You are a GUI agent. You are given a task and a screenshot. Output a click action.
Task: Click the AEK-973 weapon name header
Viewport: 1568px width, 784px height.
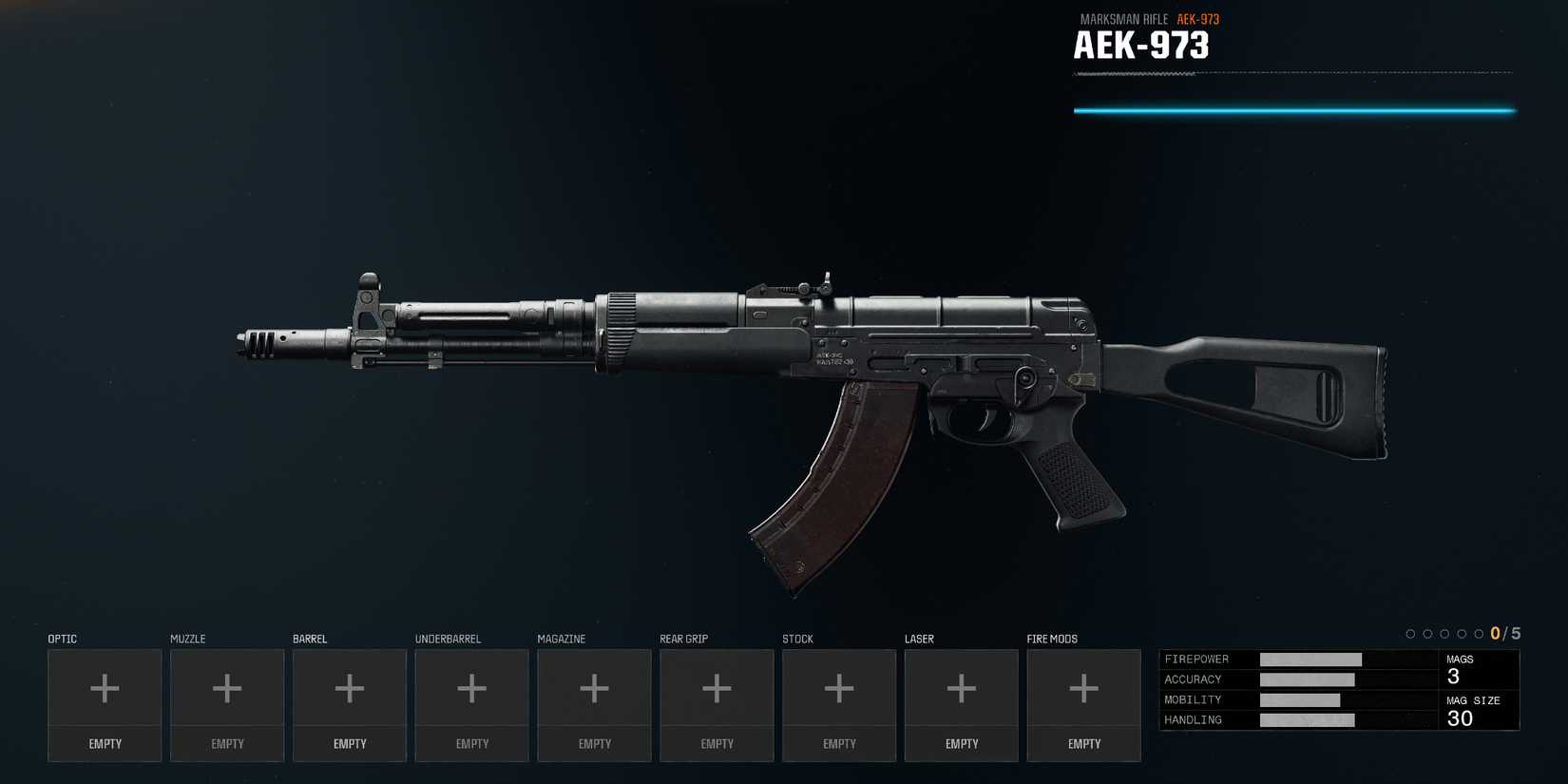click(x=1140, y=46)
